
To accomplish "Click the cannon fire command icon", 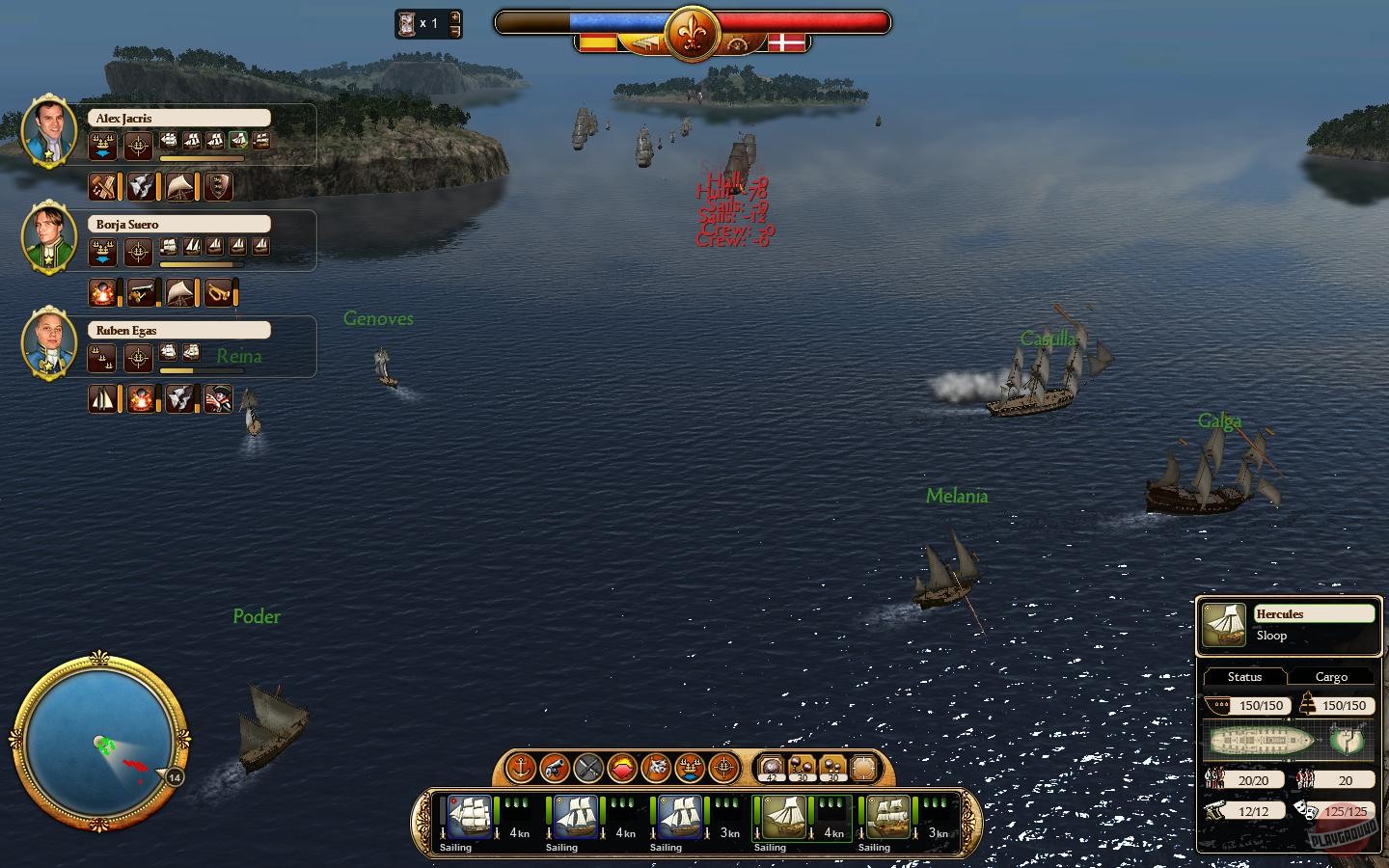I will point(557,769).
